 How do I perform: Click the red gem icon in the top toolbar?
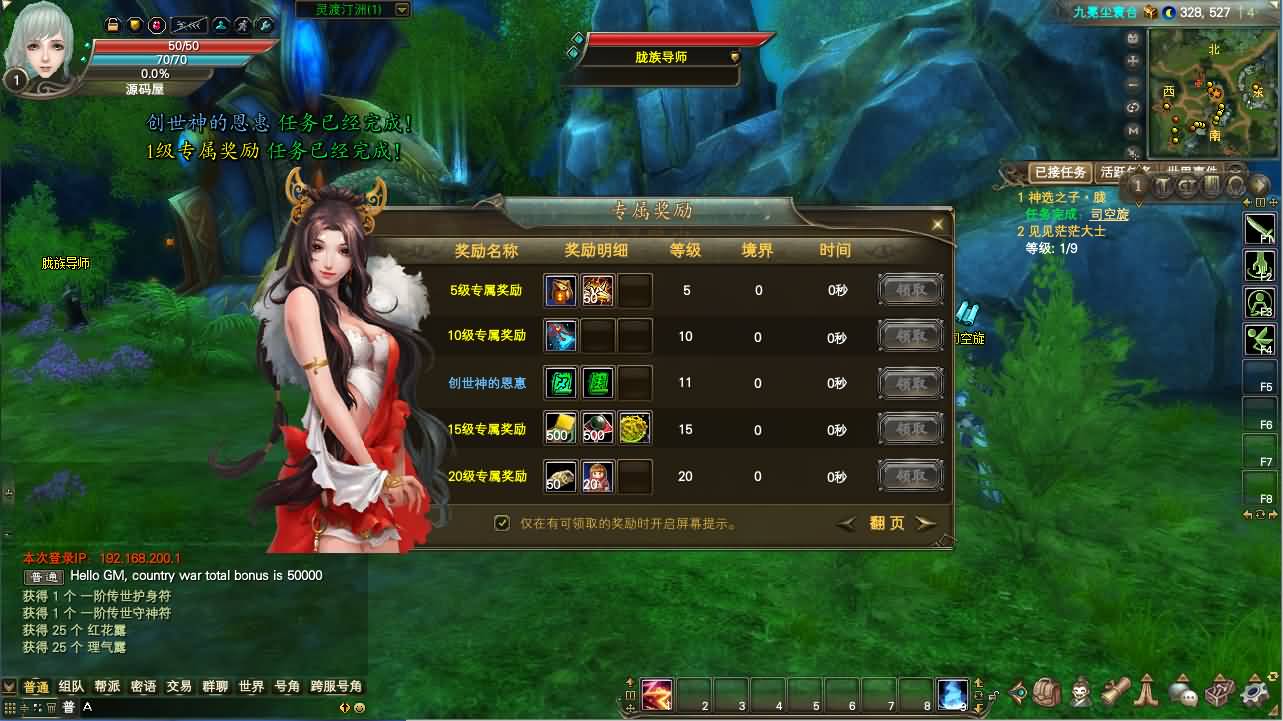coord(157,25)
